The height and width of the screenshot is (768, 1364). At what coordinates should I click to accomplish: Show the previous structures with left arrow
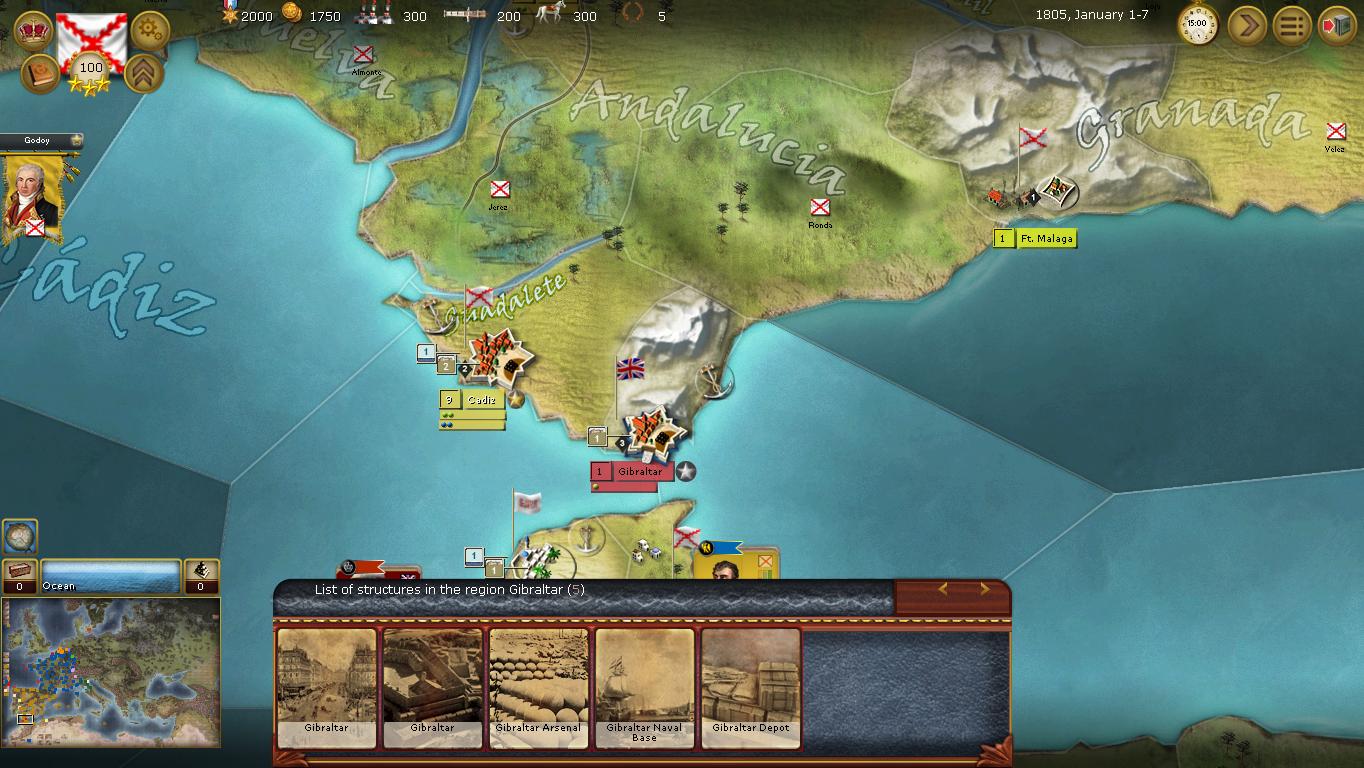pyautogui.click(x=942, y=590)
